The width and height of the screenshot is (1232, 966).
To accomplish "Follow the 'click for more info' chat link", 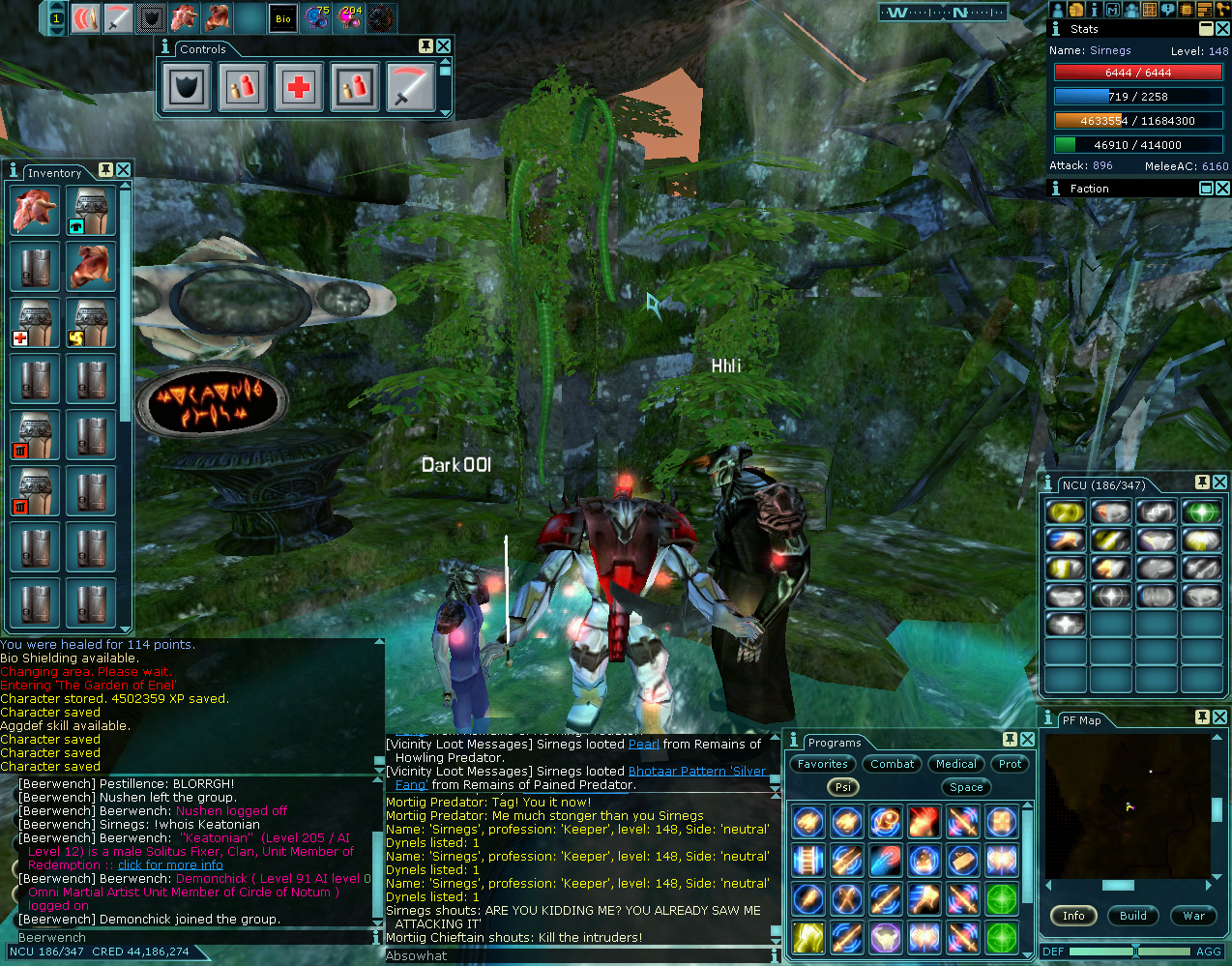I will 170,865.
